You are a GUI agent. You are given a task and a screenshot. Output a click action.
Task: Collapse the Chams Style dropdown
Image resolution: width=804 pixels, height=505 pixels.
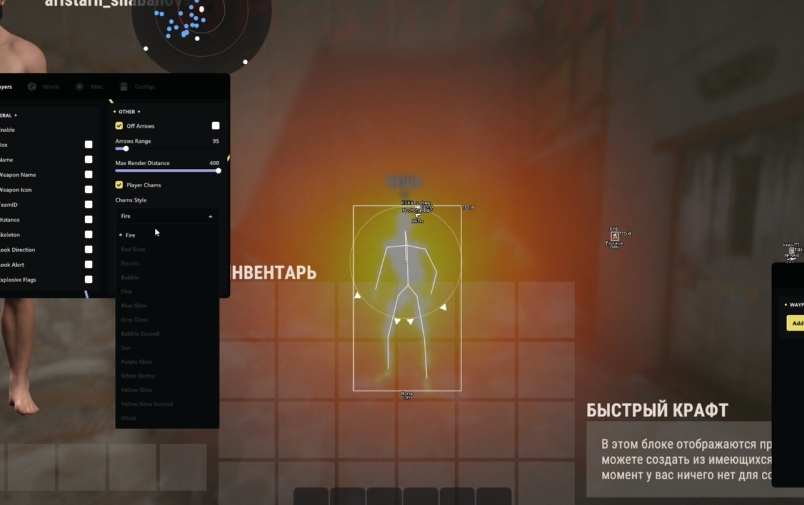166,216
